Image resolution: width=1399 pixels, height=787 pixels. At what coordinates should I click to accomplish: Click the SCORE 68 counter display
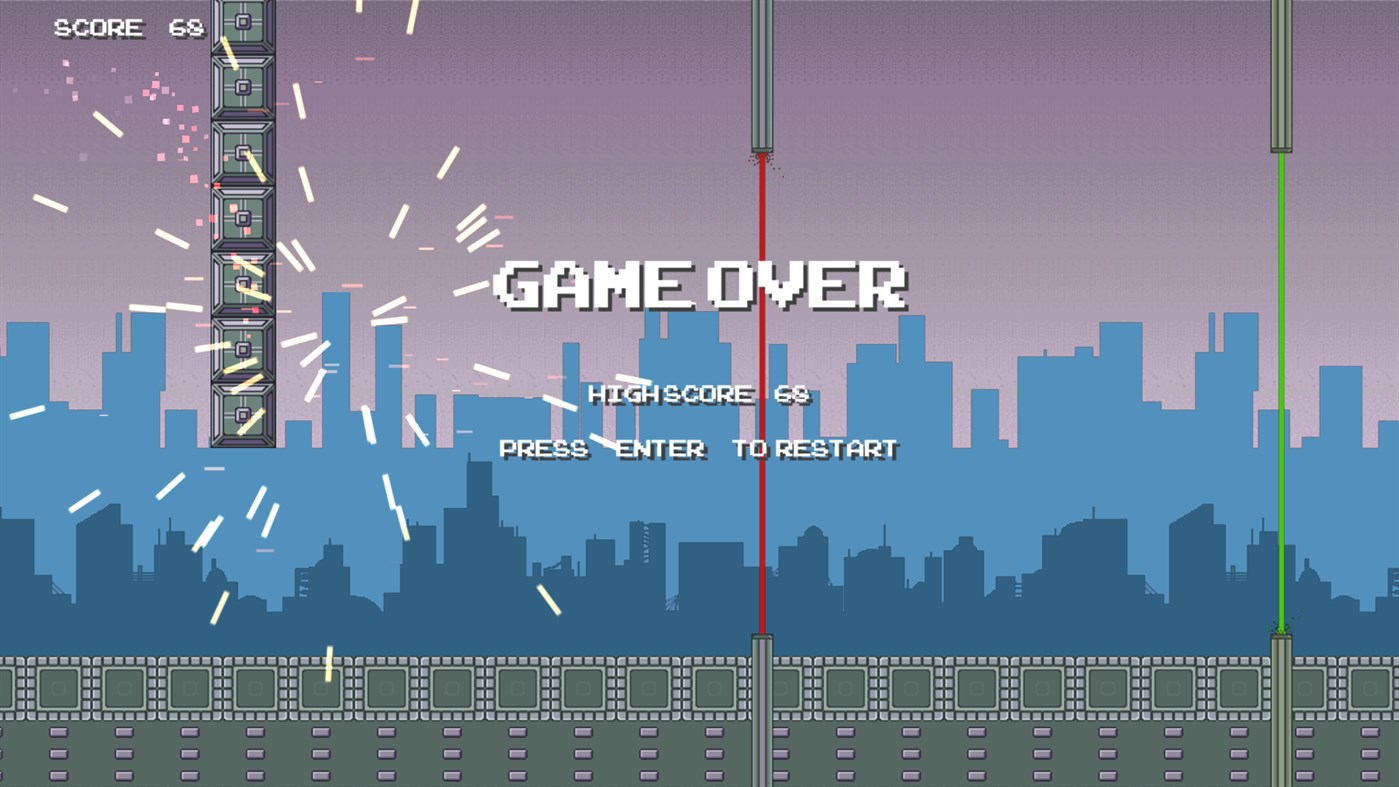(127, 28)
